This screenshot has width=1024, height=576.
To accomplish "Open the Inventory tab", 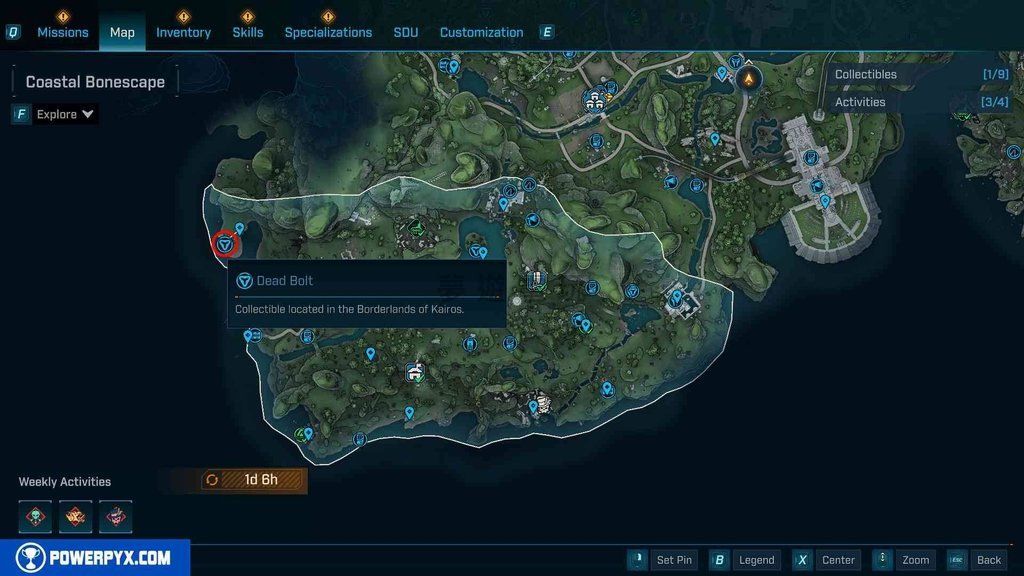I will (x=183, y=32).
